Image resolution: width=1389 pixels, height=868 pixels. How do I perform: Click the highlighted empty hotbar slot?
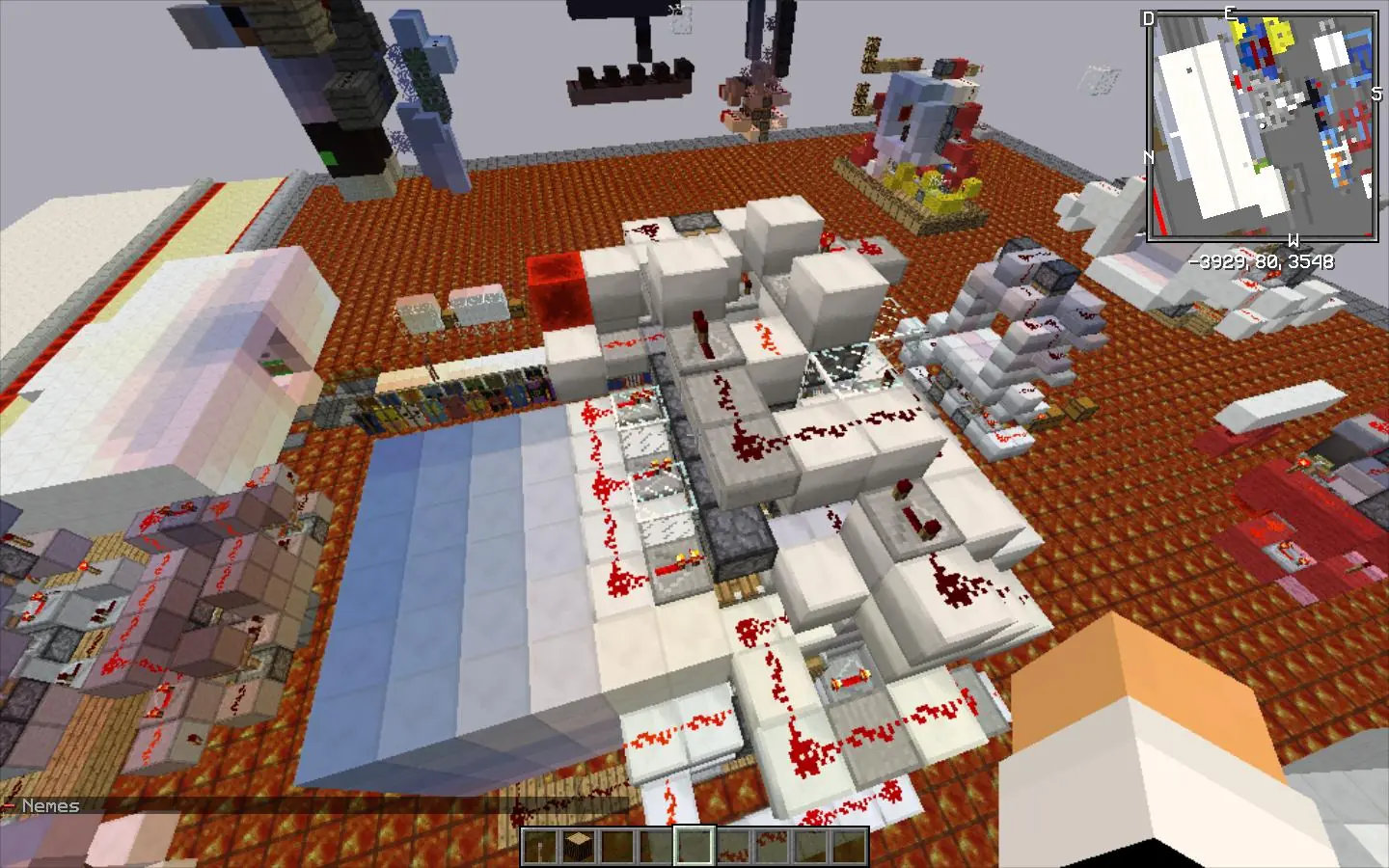click(694, 847)
